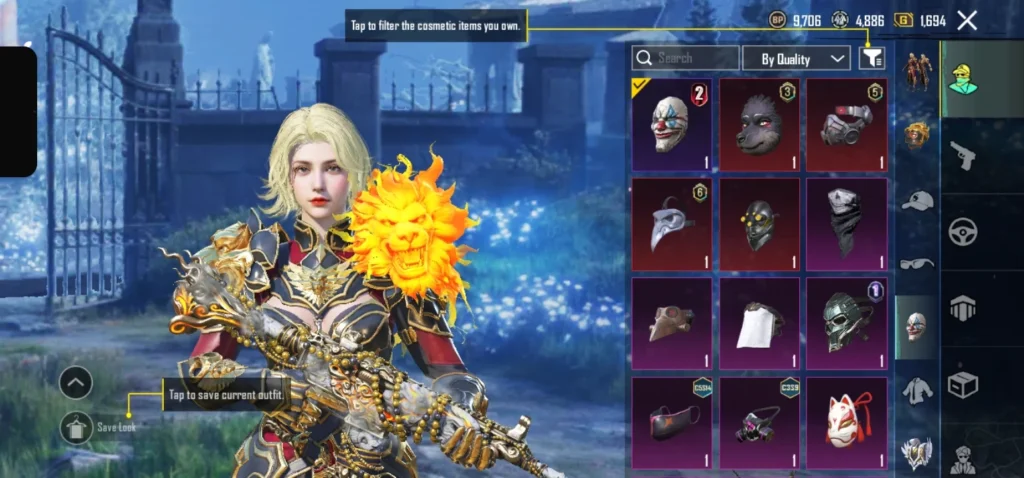This screenshot has width=1024, height=478.
Task: Switch to the pistol weapons tab
Action: pos(963,155)
